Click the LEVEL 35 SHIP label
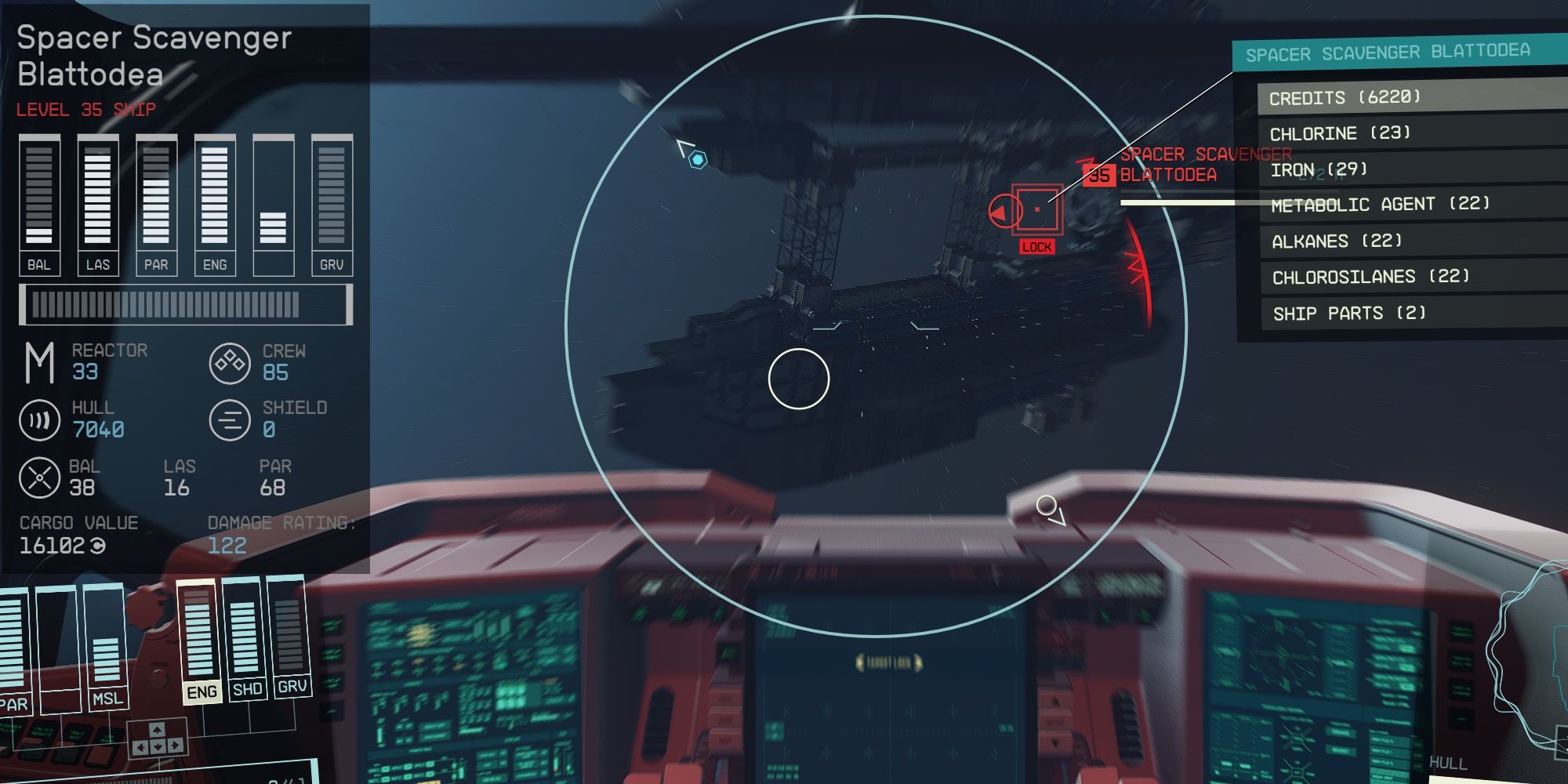Image resolution: width=1568 pixels, height=784 pixels. pos(86,109)
